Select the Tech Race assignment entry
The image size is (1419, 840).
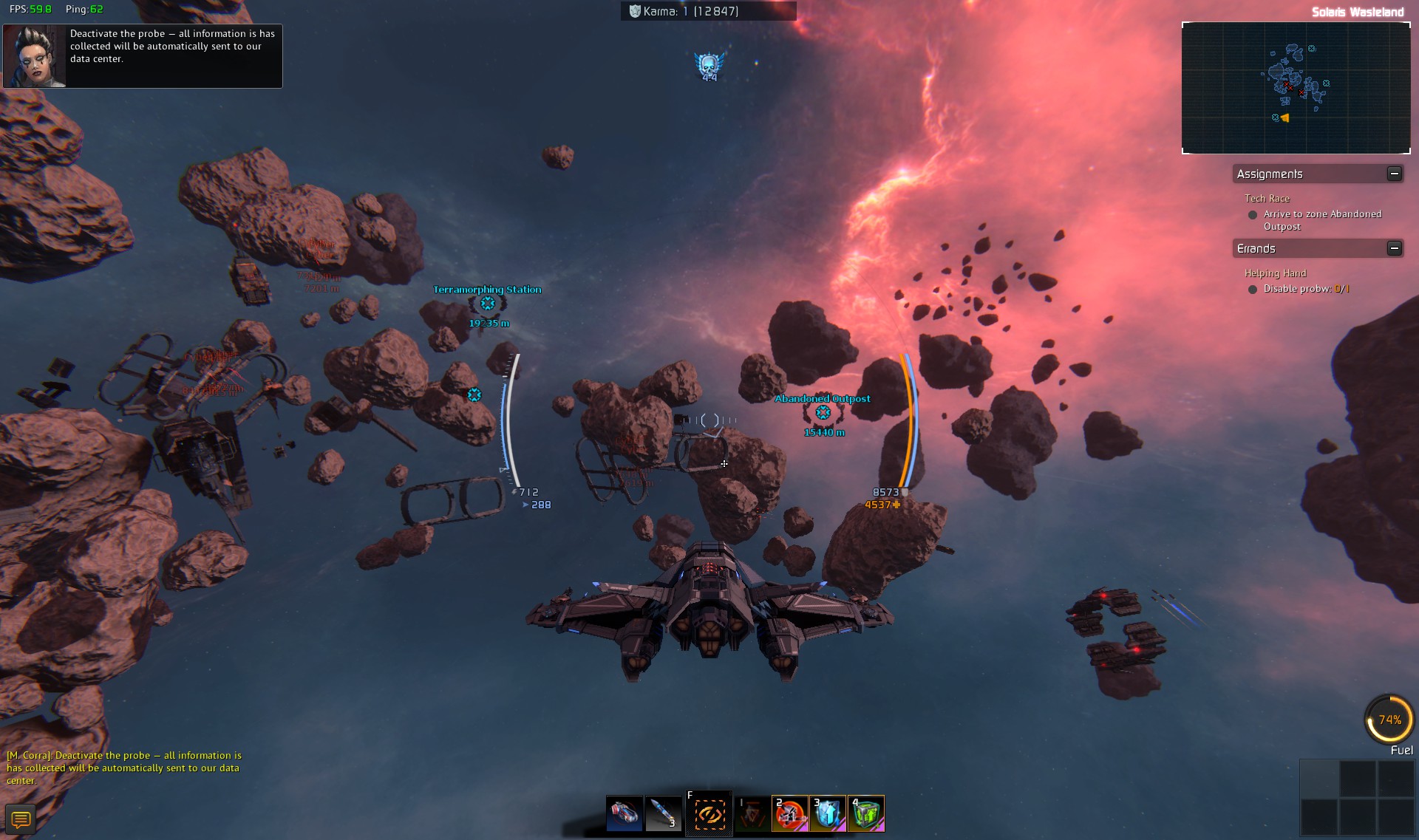tap(1267, 199)
